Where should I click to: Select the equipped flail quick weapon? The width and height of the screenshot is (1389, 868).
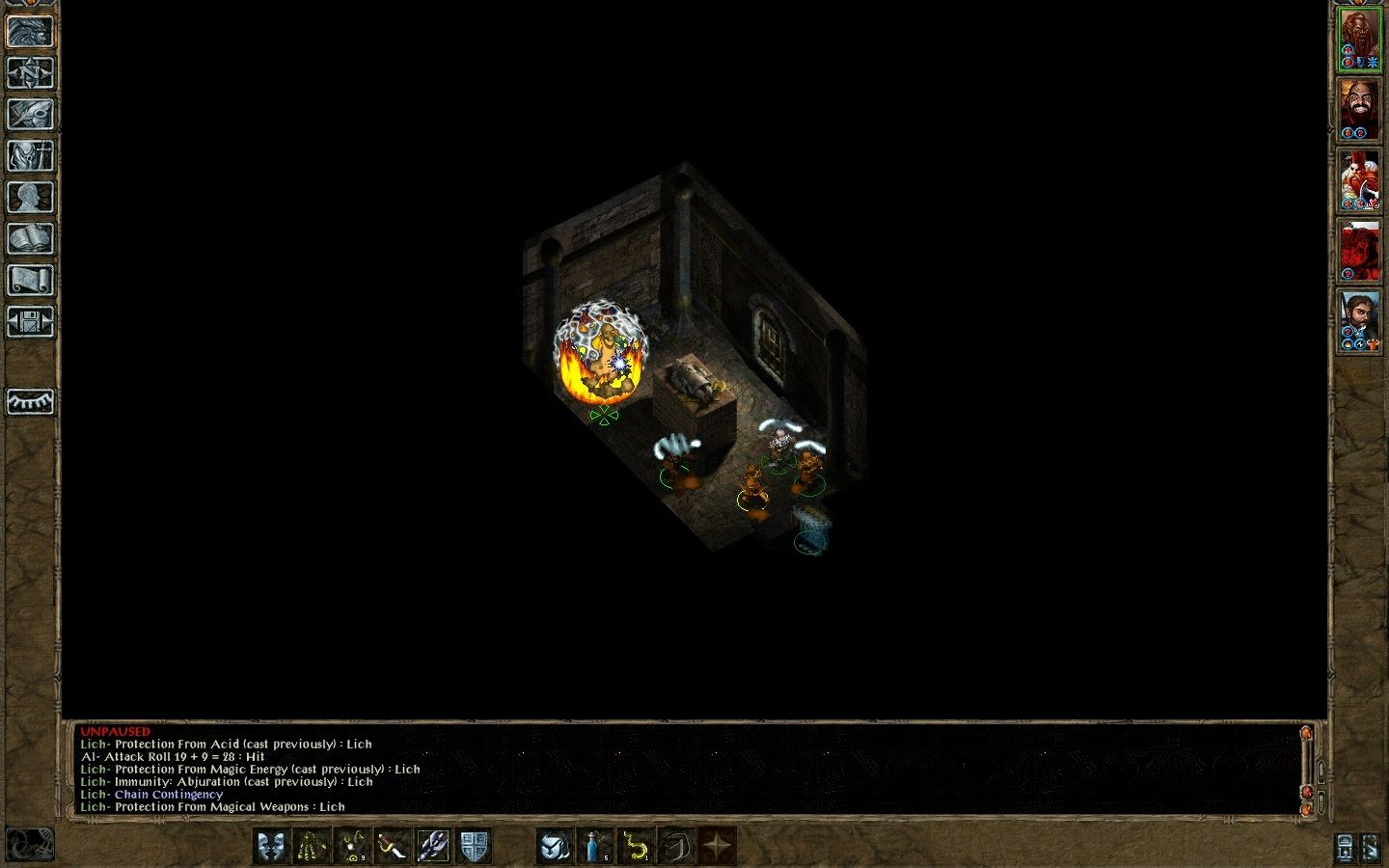(431, 848)
